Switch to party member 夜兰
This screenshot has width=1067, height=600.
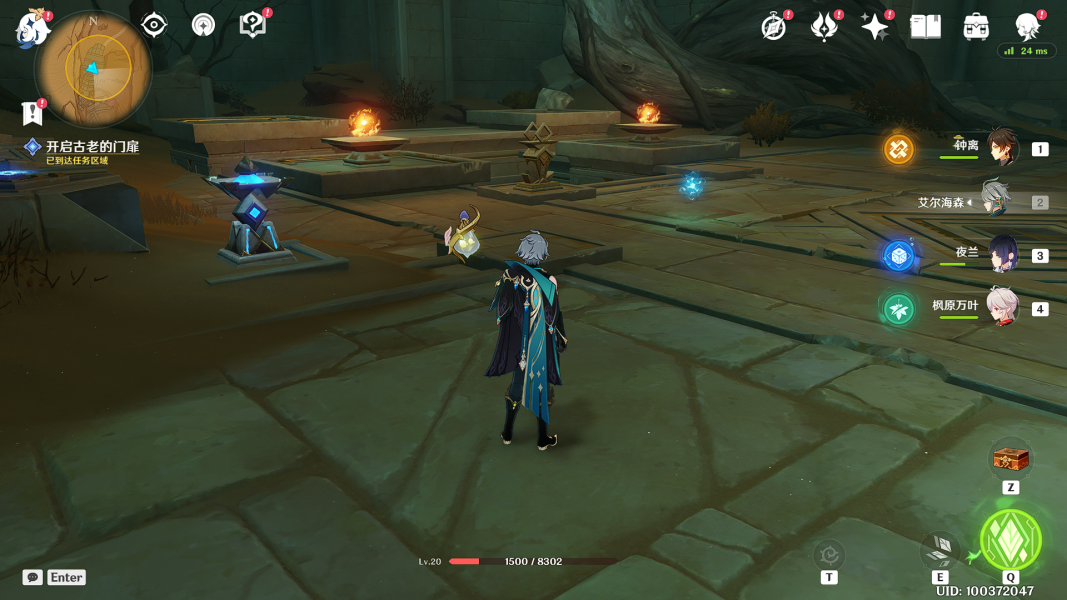tap(1002, 255)
